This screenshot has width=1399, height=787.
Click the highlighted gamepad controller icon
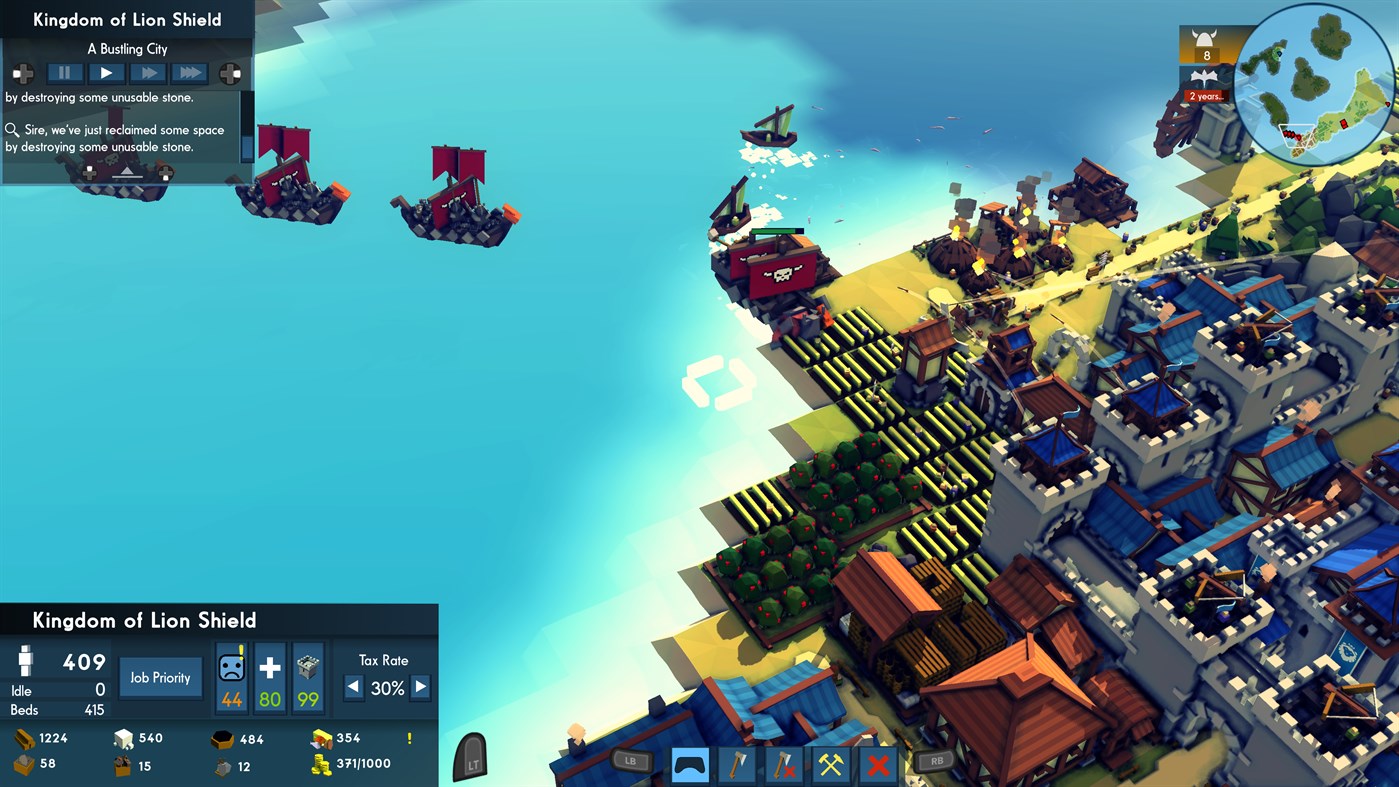point(688,765)
